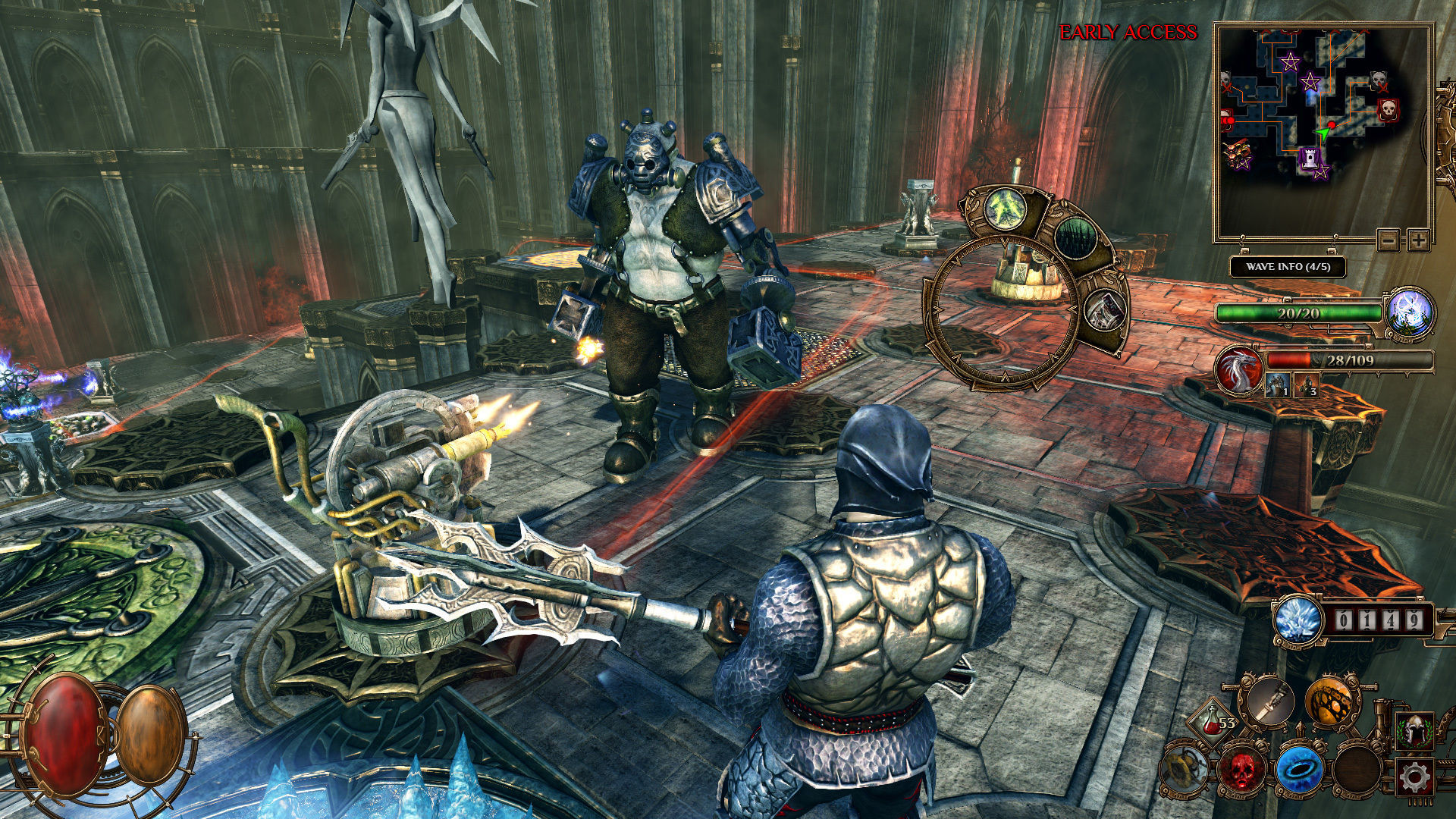The image size is (1456, 819).
Task: Click the white tower marker on minimap
Action: point(1310,158)
